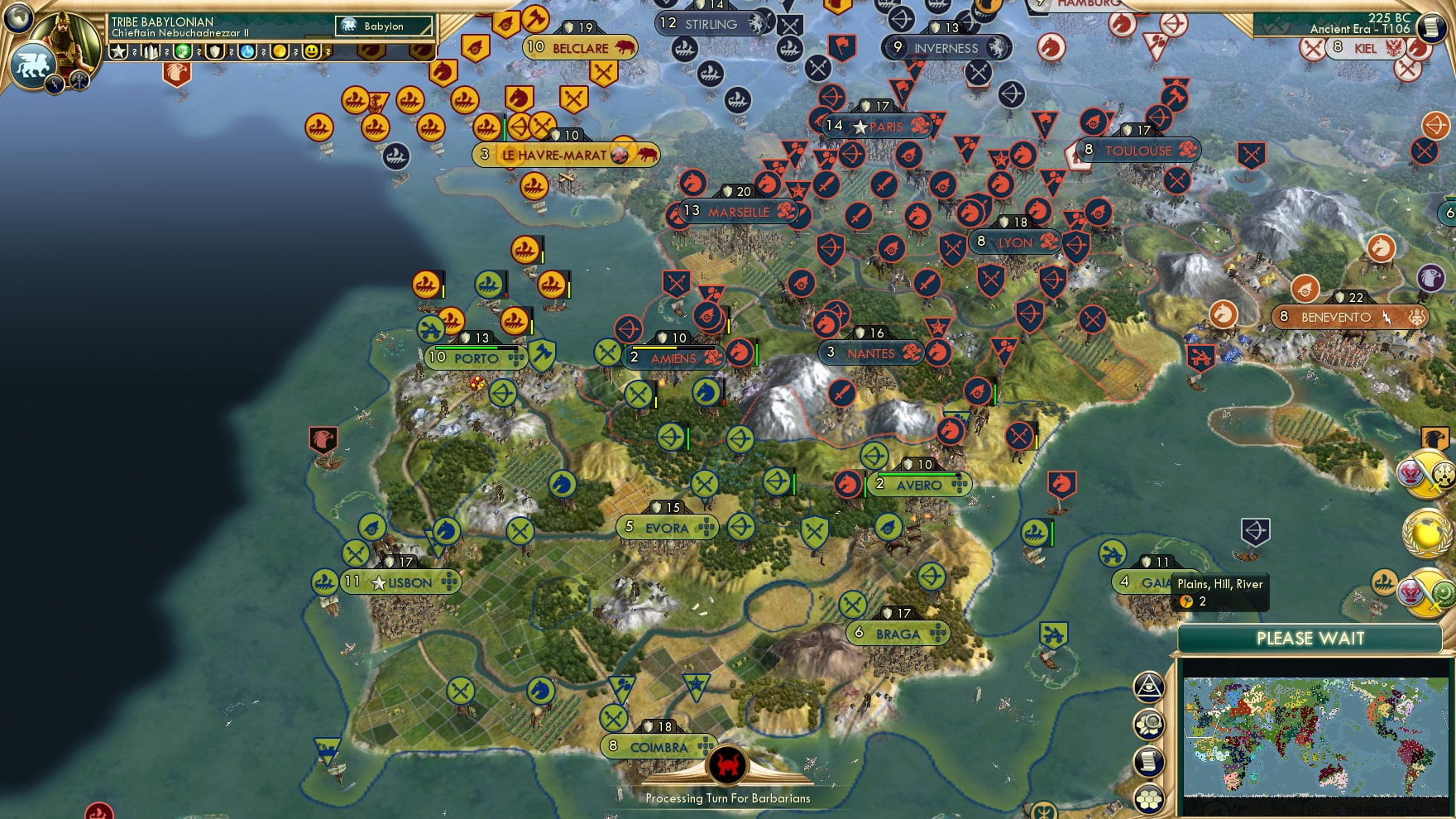Click the science flask icon in top bar

245,51
